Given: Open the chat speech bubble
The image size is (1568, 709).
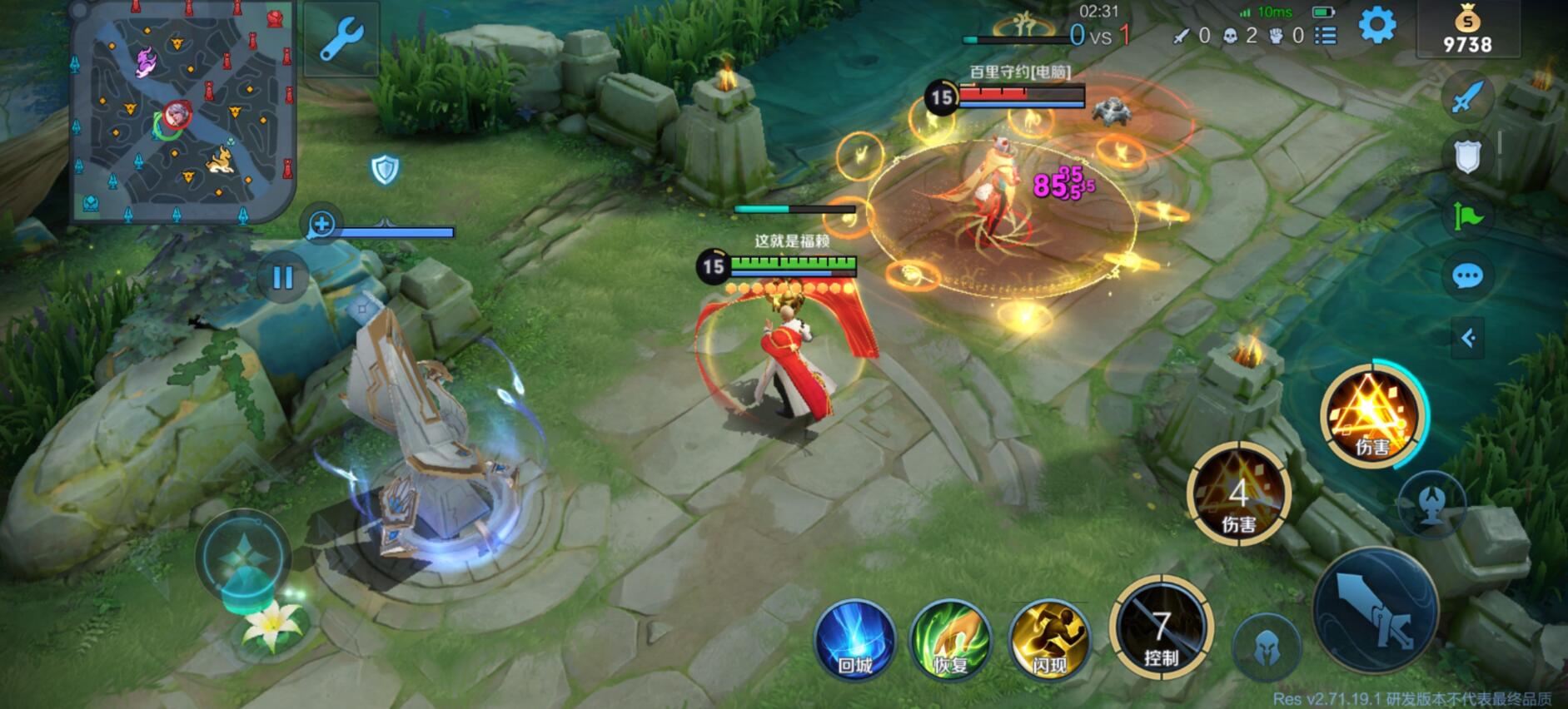Looking at the screenshot, I should tap(1467, 275).
